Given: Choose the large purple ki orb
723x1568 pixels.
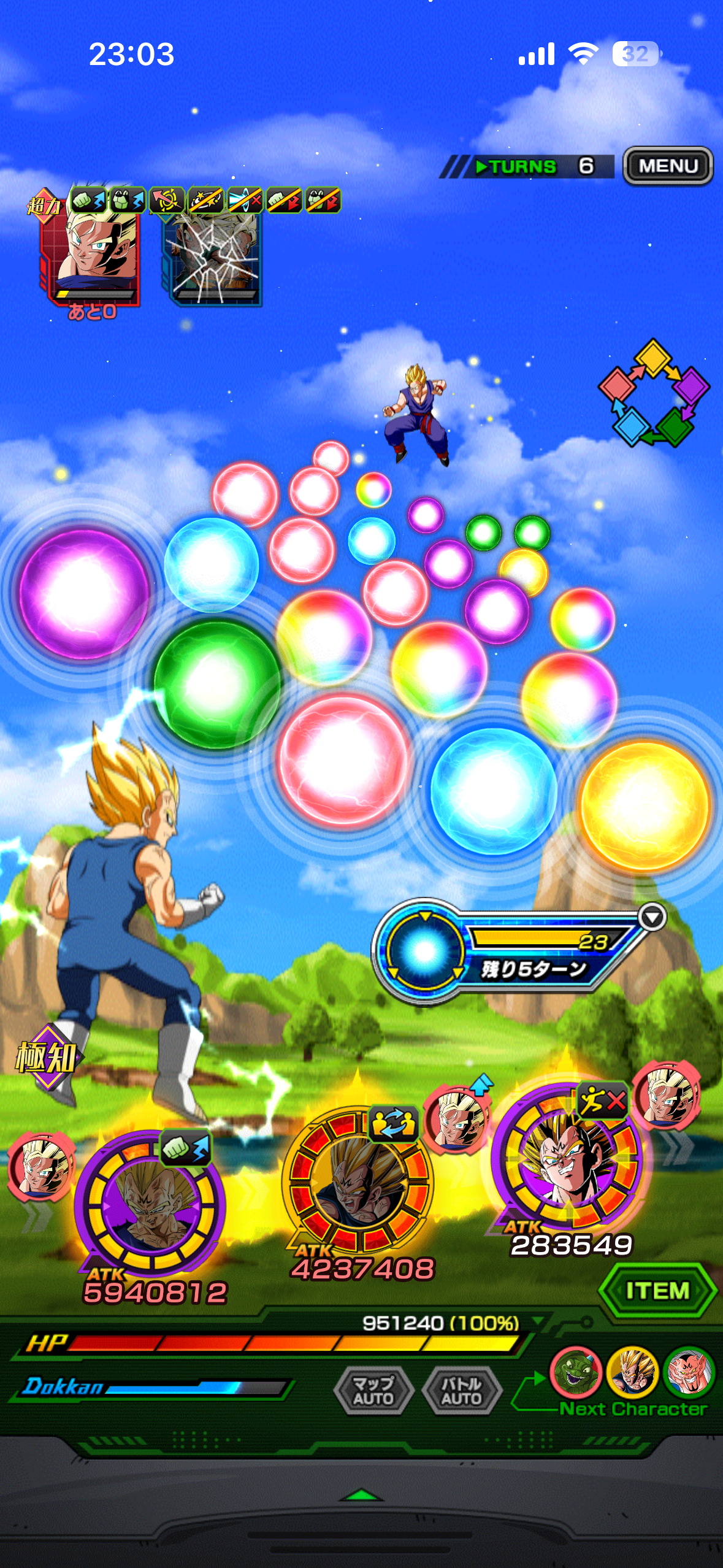Looking at the screenshot, I should click(x=83, y=594).
